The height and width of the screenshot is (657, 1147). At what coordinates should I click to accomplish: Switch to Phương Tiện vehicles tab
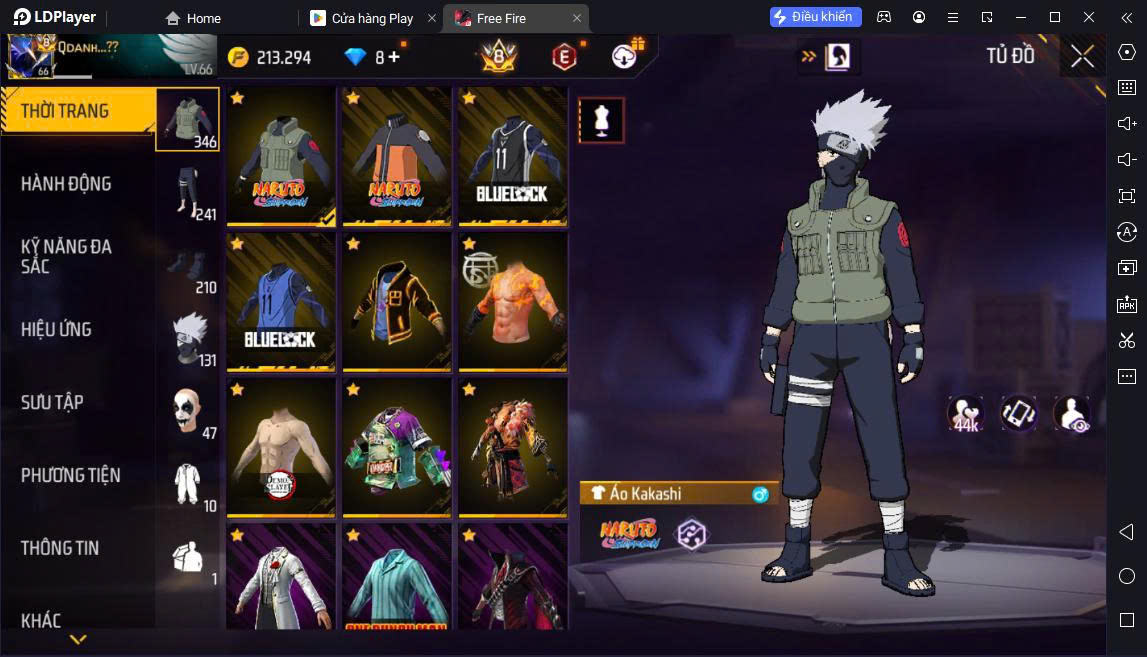click(70, 475)
